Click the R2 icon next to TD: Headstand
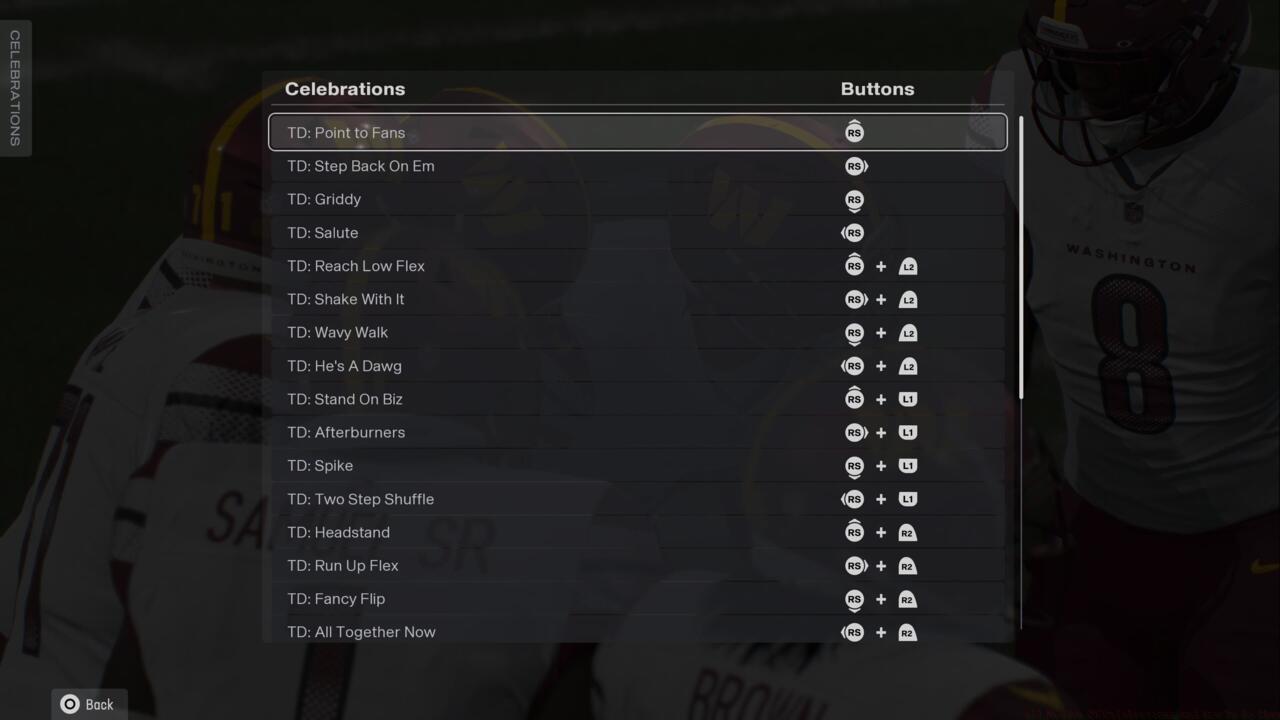Screen dimensions: 1280x720 point(908,532)
